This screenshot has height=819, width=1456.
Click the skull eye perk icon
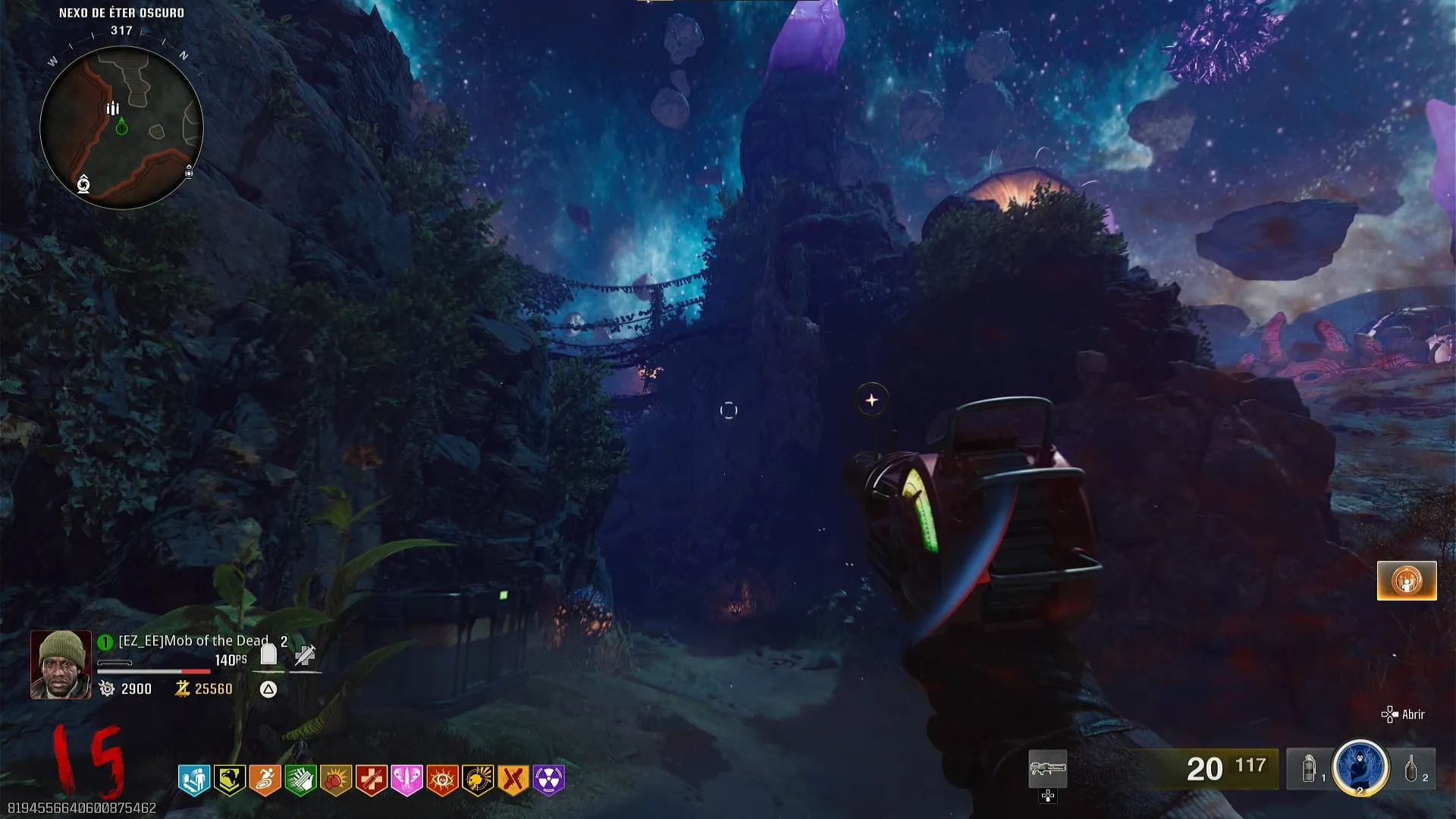coord(442,779)
